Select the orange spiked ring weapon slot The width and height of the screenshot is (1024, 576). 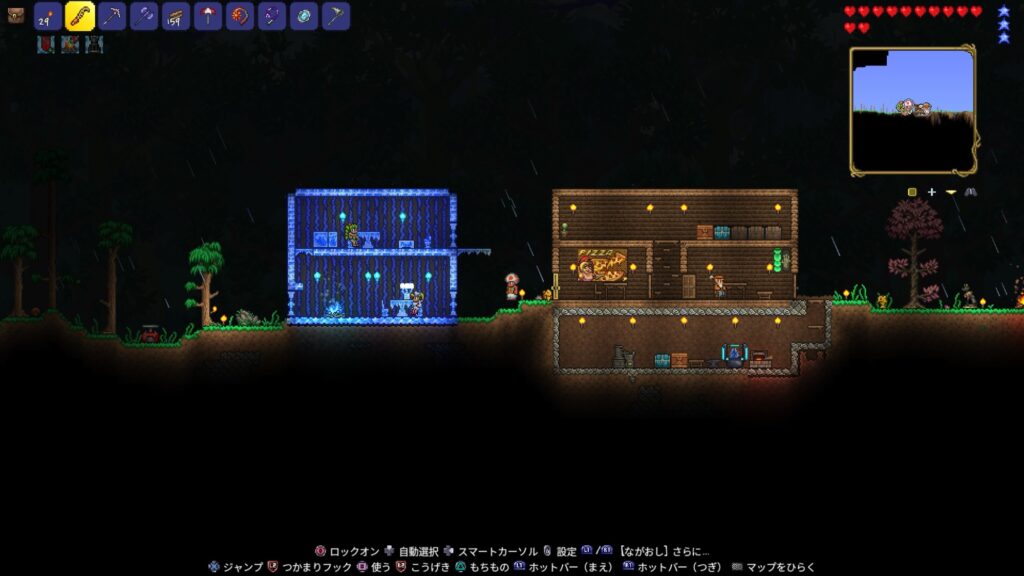click(240, 16)
